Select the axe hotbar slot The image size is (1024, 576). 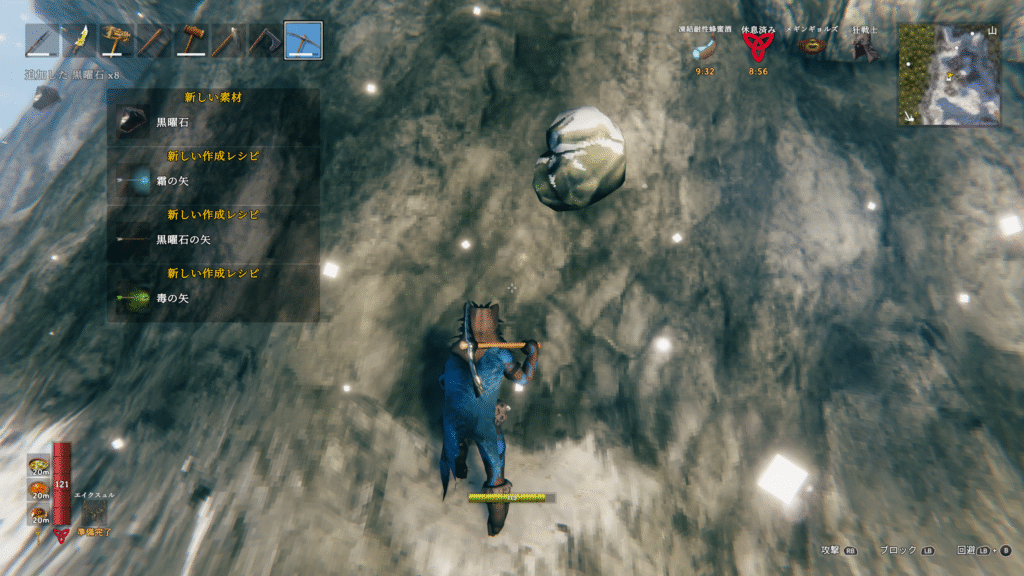tap(265, 40)
